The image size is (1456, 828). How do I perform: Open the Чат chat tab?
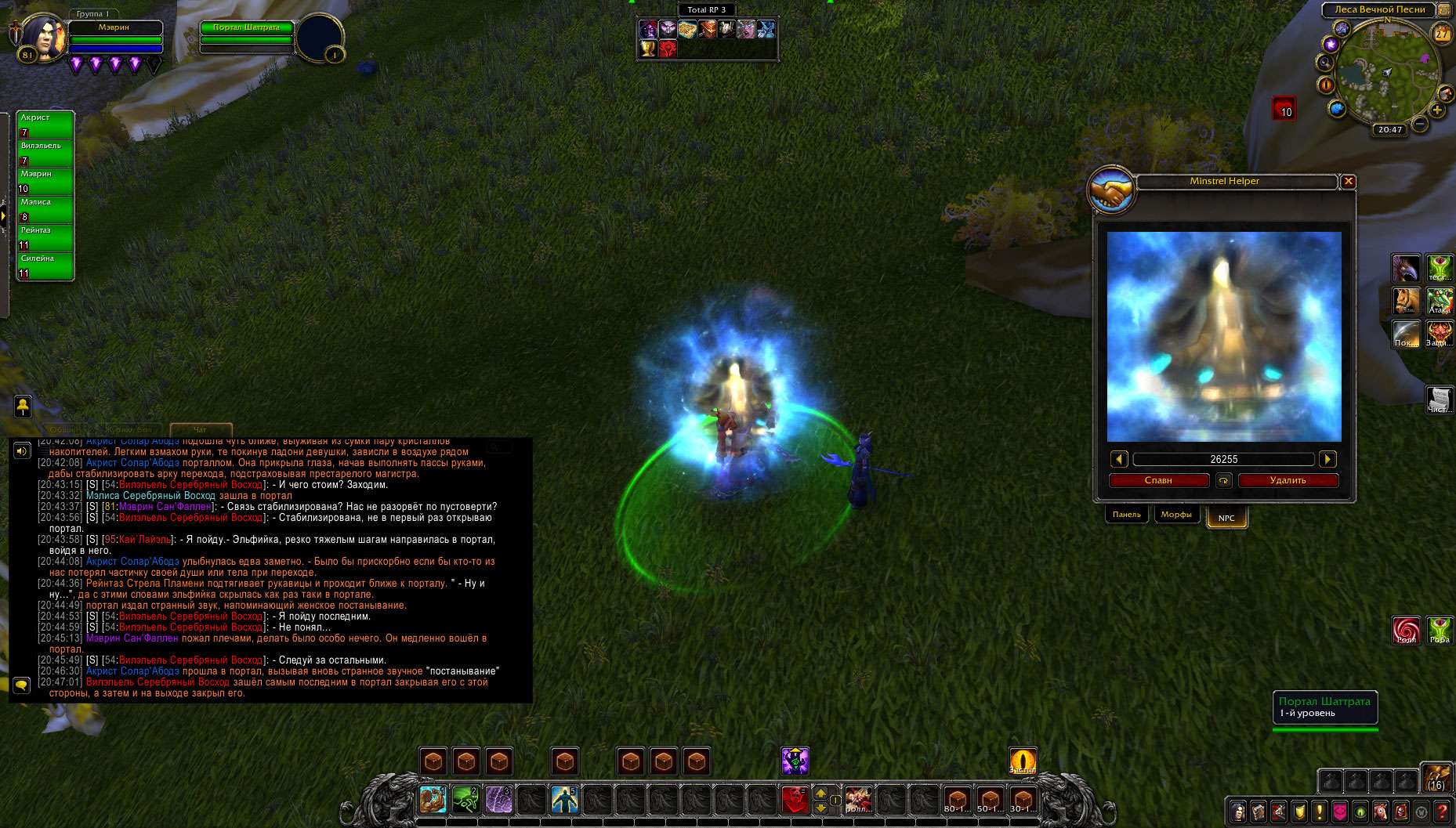point(201,429)
